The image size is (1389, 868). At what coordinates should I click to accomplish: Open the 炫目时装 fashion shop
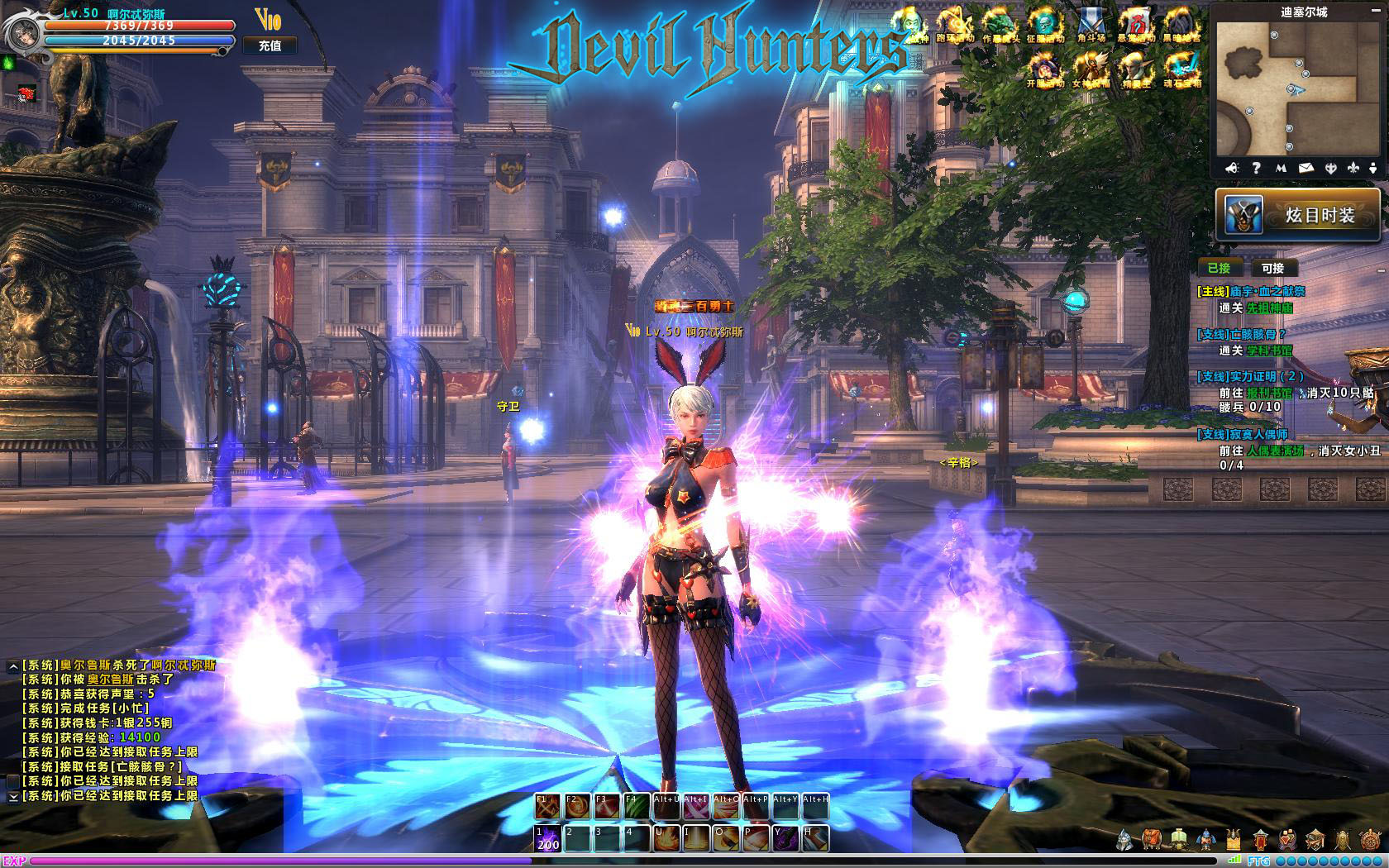[1297, 215]
